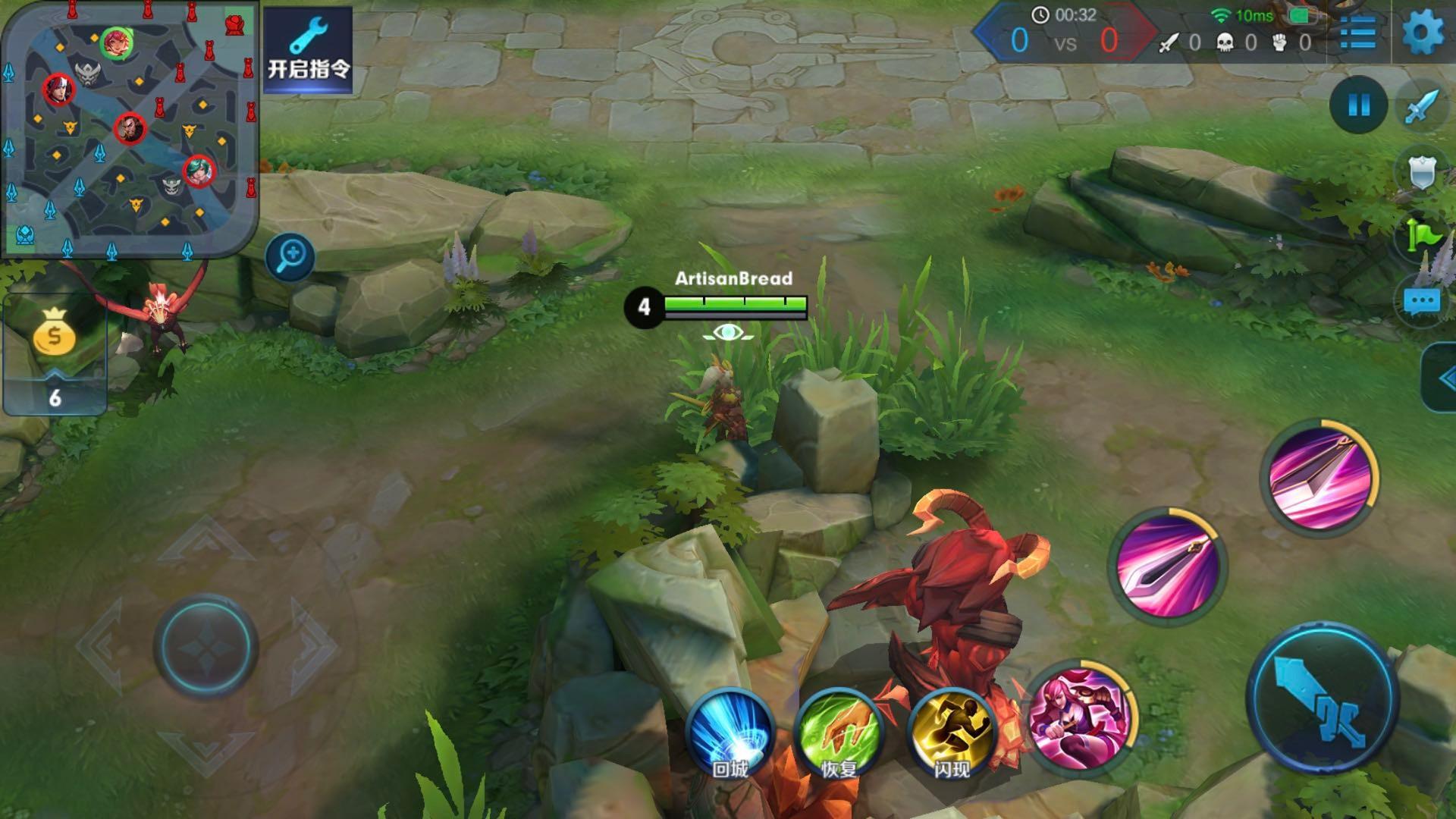Cast the upper pink blade skill
Screen dimensions: 1456x819
(1319, 476)
